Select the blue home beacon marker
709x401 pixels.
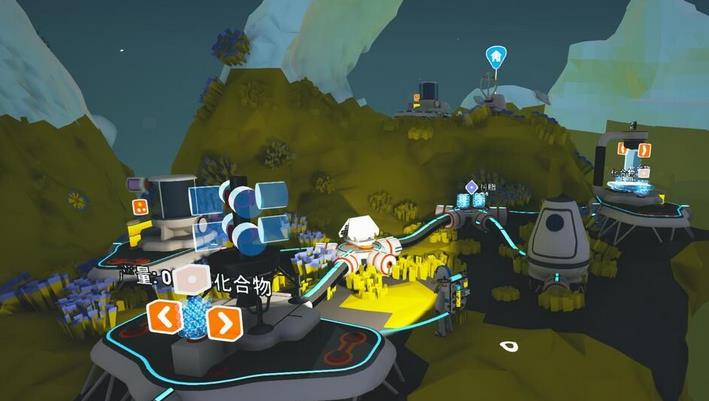(x=495, y=55)
